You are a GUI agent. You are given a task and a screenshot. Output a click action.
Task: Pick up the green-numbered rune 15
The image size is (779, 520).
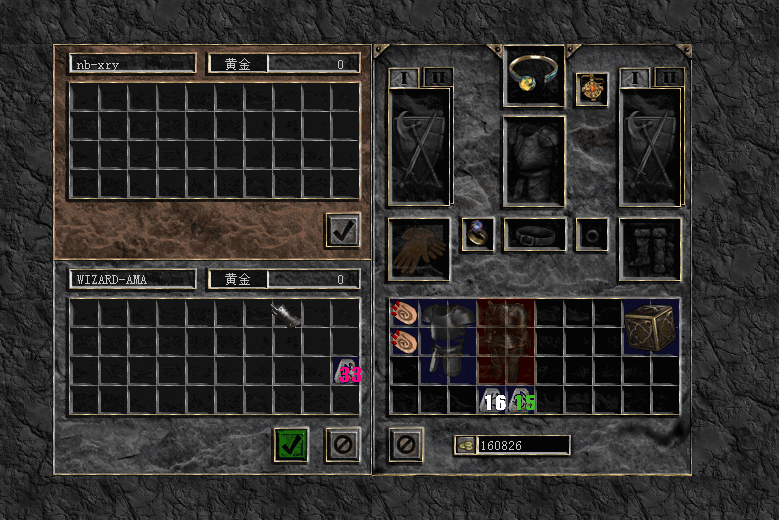521,401
